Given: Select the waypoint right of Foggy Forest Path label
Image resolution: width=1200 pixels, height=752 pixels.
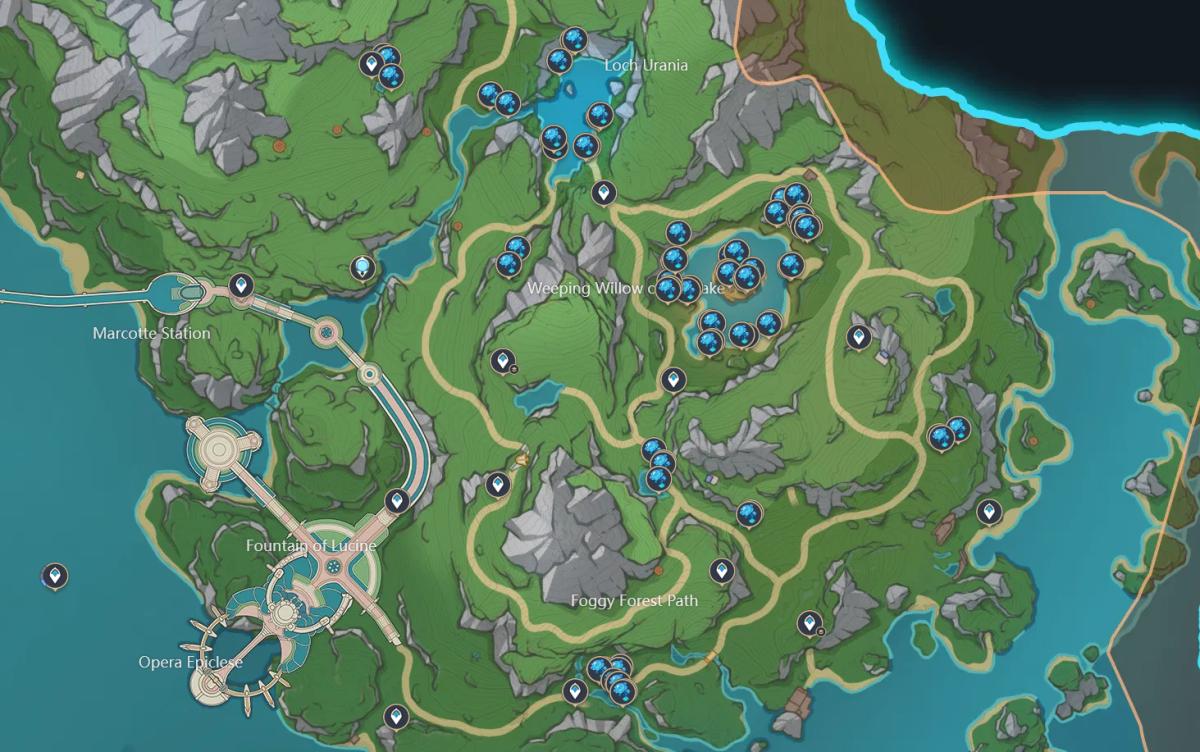Looking at the screenshot, I should click(722, 571).
